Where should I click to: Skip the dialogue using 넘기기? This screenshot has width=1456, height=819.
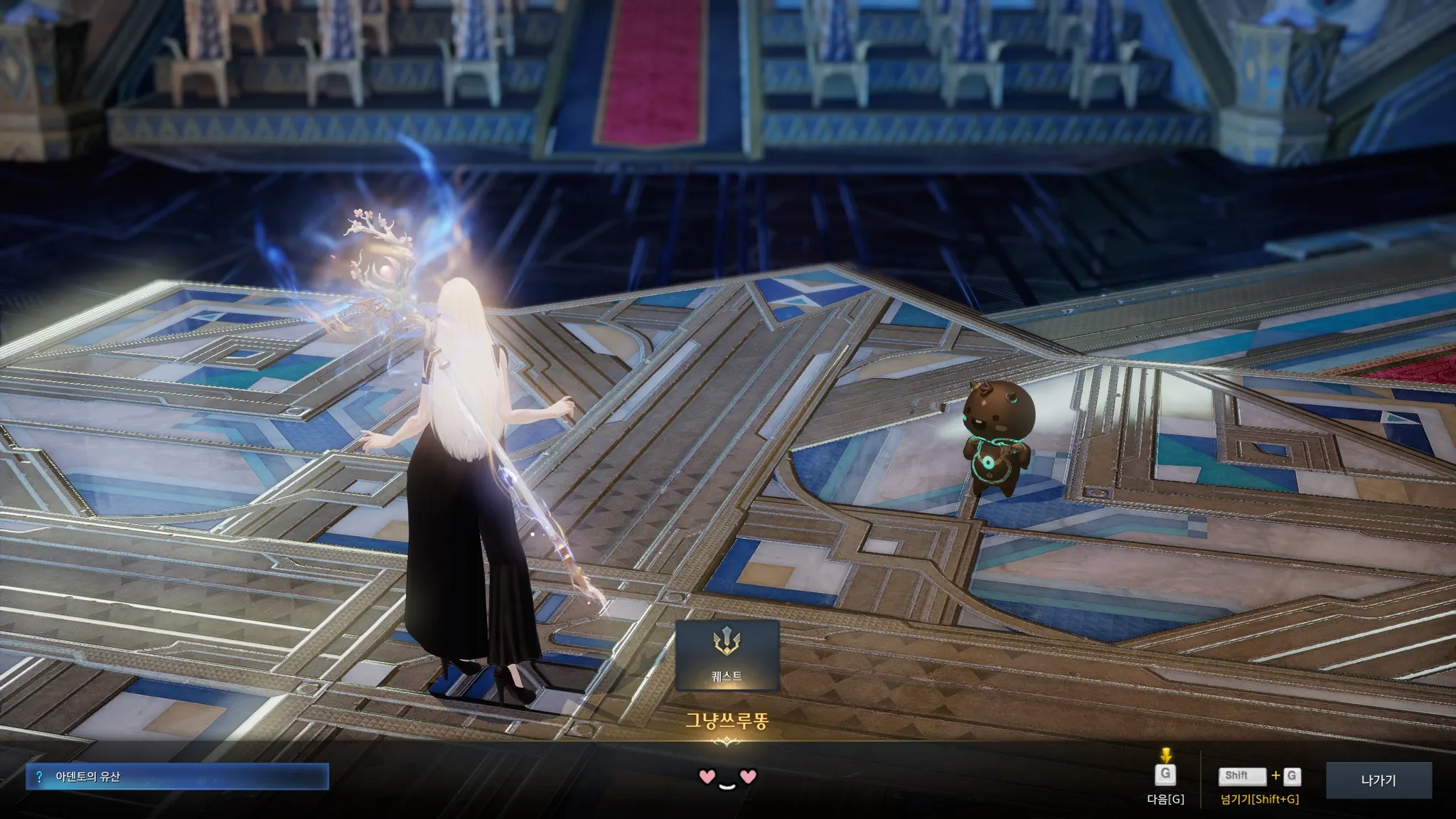click(1260, 777)
